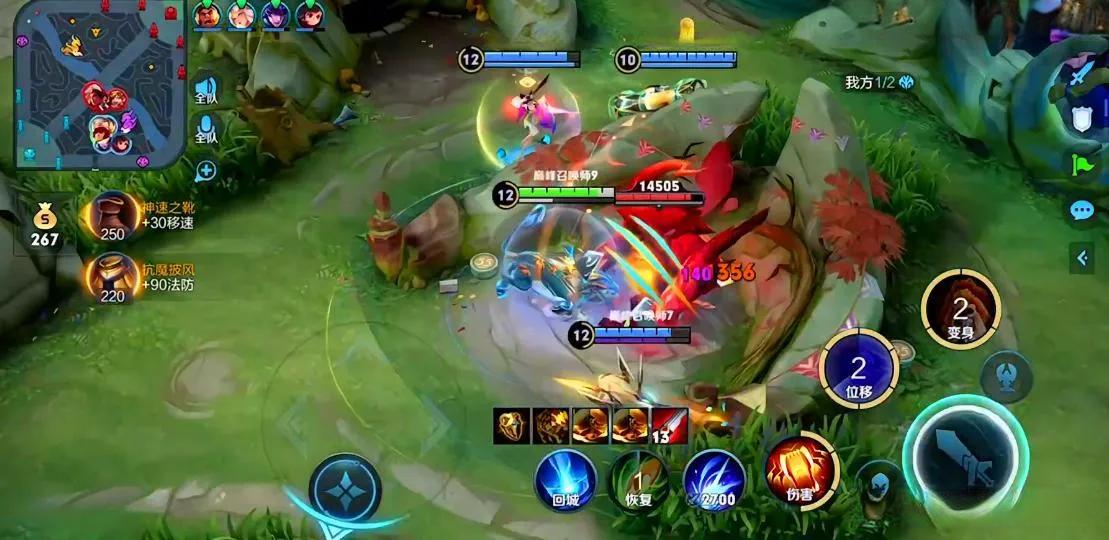Send the sword attack signal
The width and height of the screenshot is (1109, 540).
click(1081, 74)
